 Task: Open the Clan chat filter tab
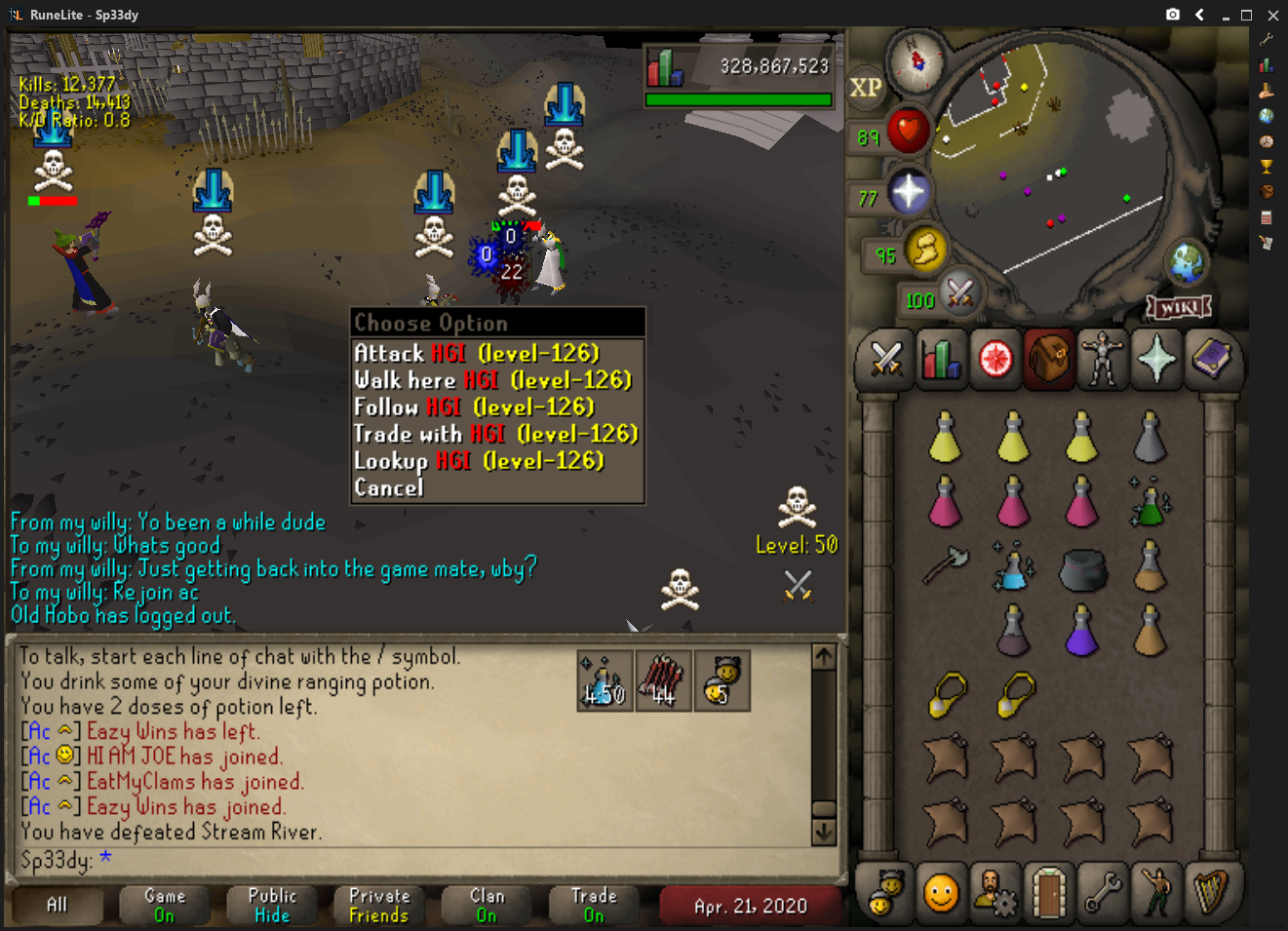pyautogui.click(x=487, y=905)
